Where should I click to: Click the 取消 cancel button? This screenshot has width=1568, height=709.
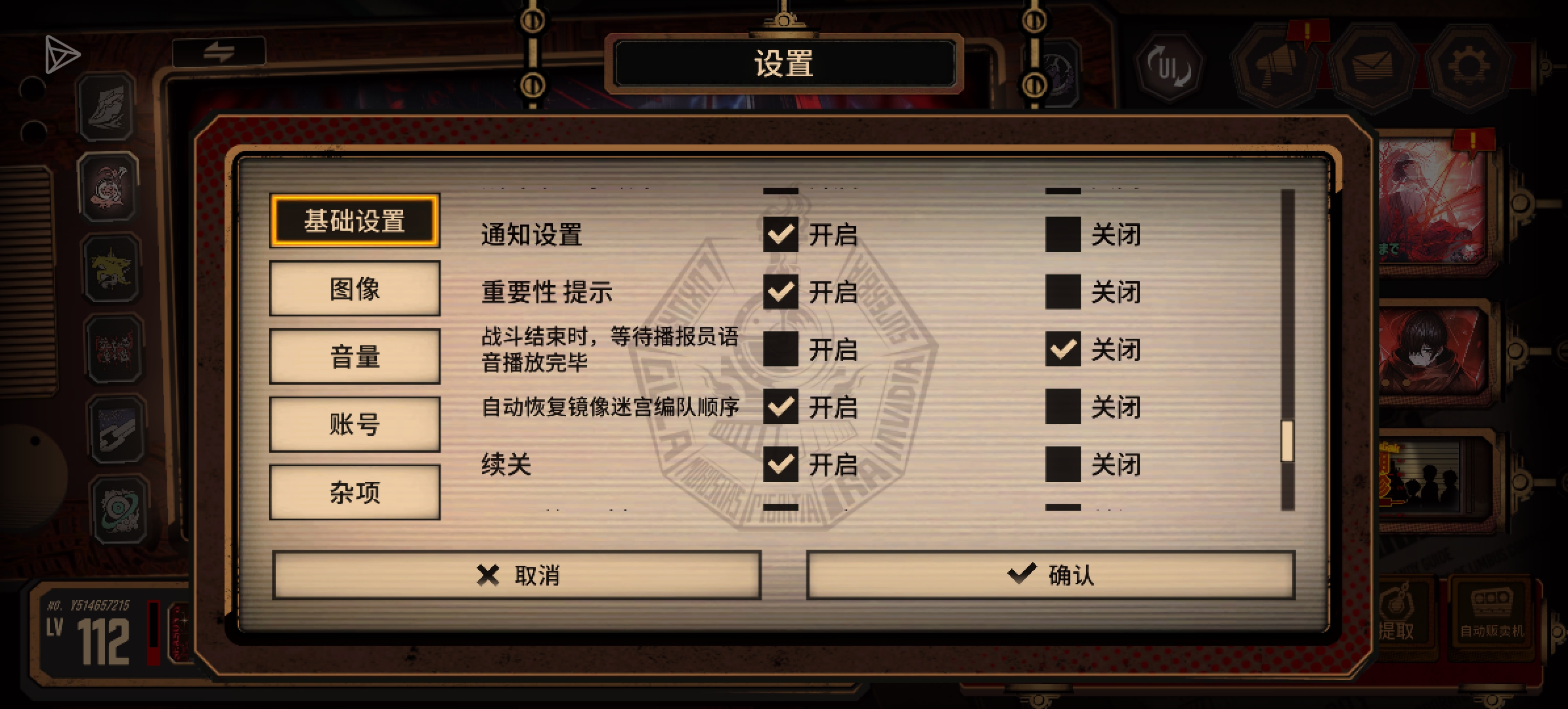[x=519, y=574]
